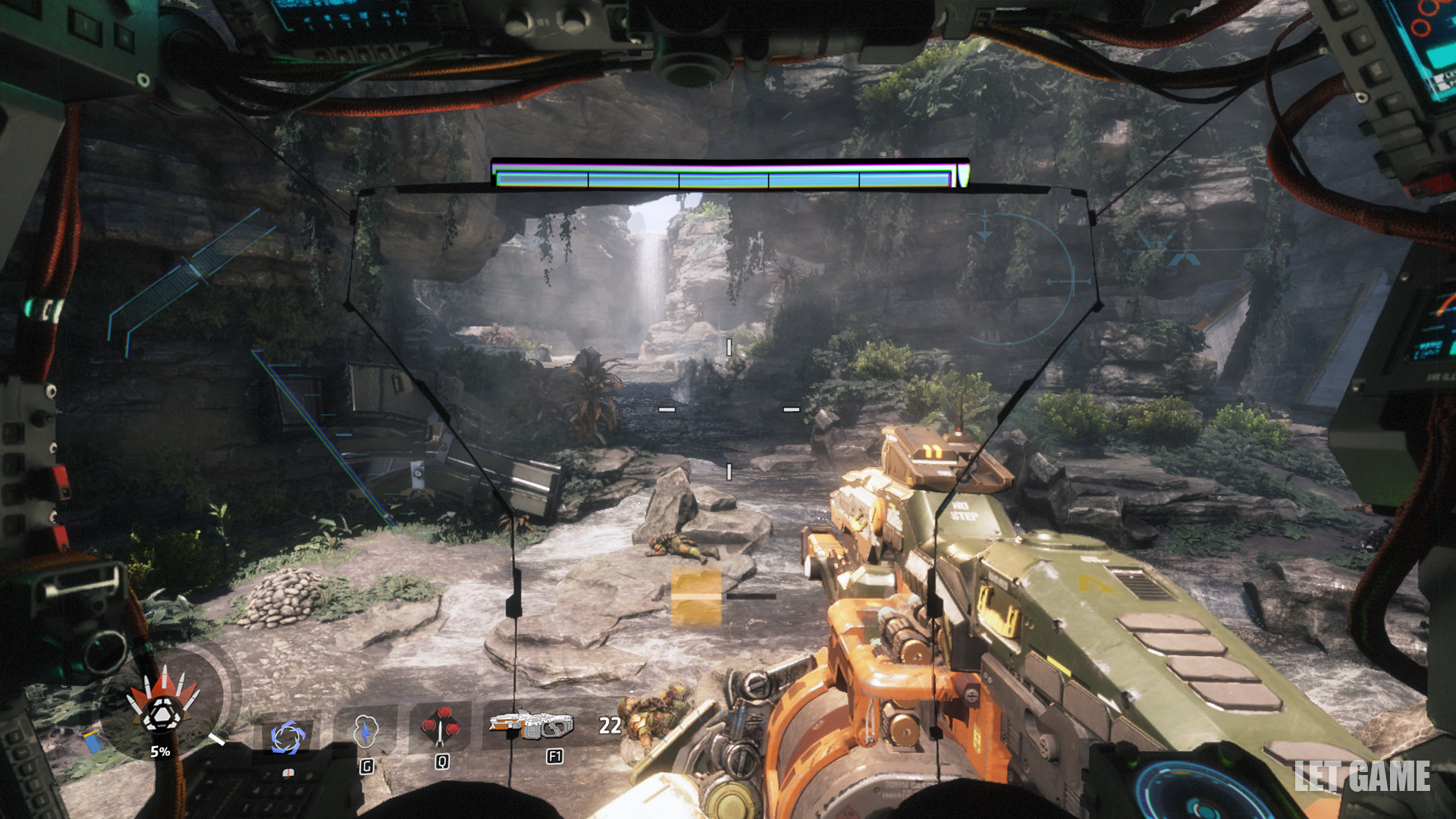Fire the multi-target missile ability icon

click(441, 726)
